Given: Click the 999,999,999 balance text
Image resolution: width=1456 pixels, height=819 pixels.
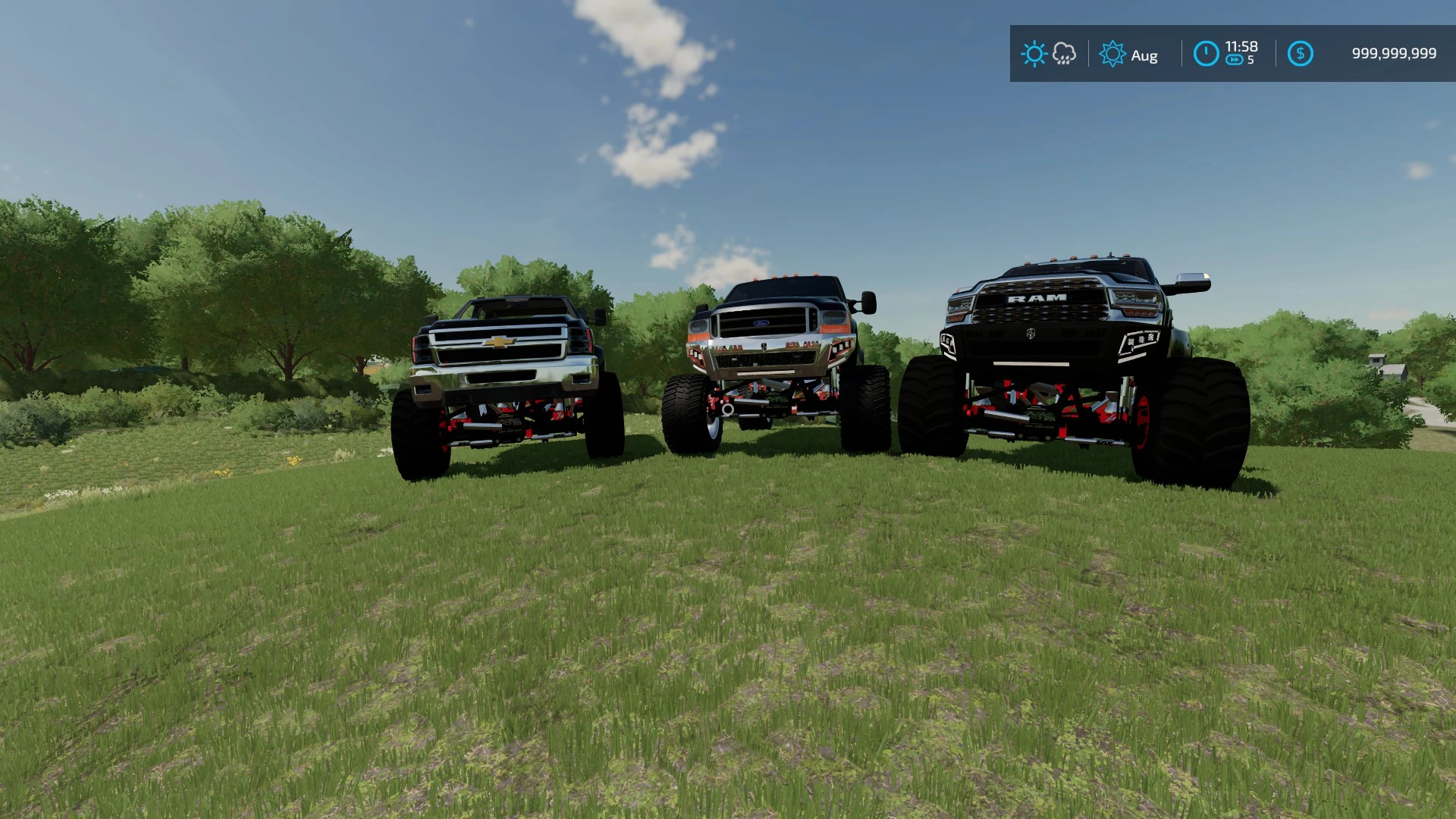Looking at the screenshot, I should pos(1394,54).
